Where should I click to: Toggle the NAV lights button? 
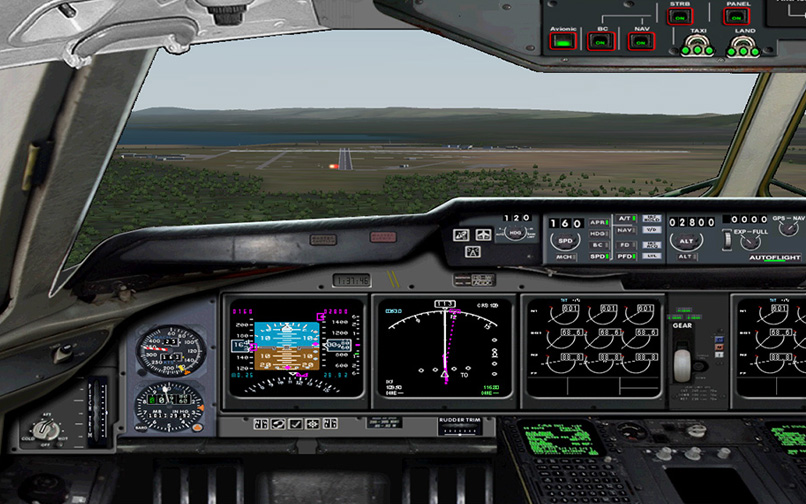pos(640,42)
